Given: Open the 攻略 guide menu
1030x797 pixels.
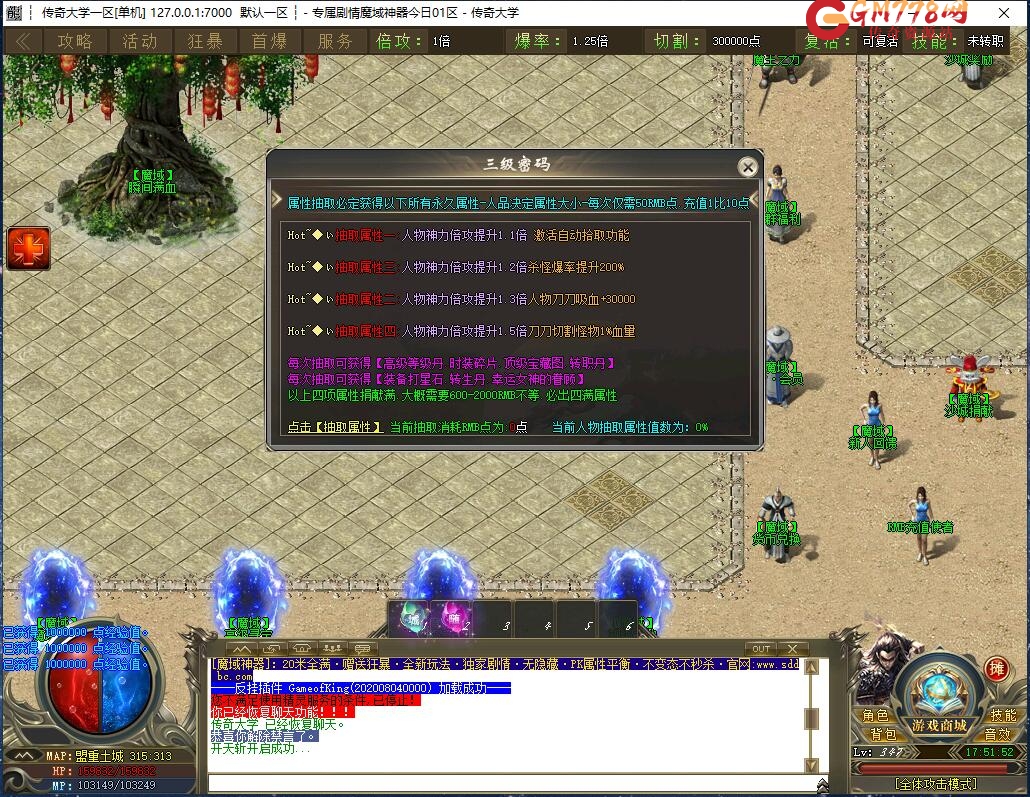Looking at the screenshot, I should click(x=75, y=41).
